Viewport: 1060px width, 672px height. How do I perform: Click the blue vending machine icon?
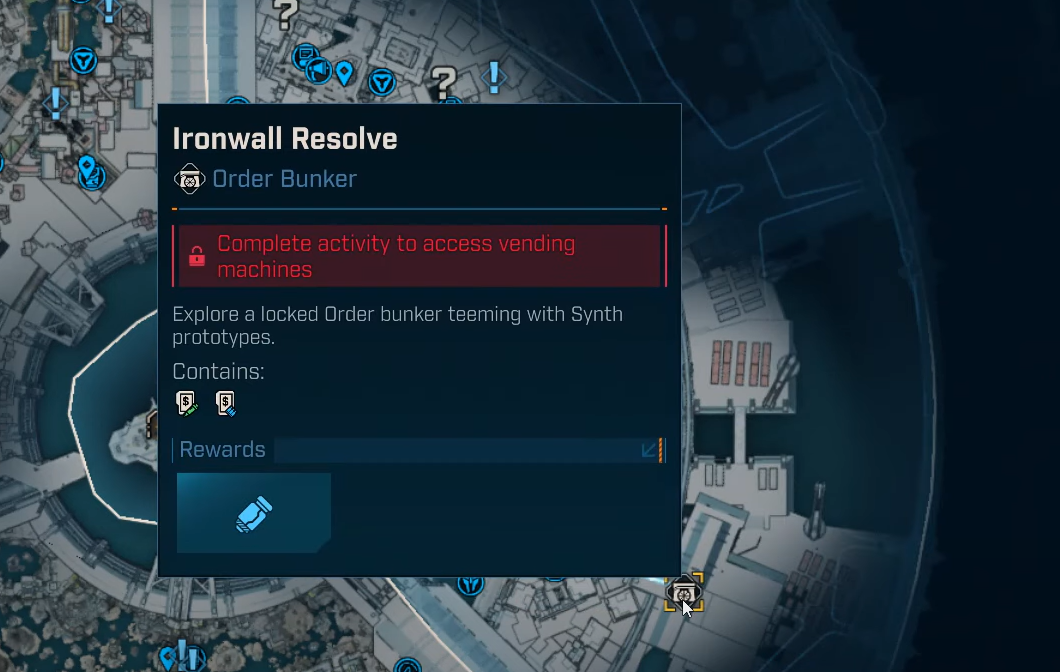226,403
